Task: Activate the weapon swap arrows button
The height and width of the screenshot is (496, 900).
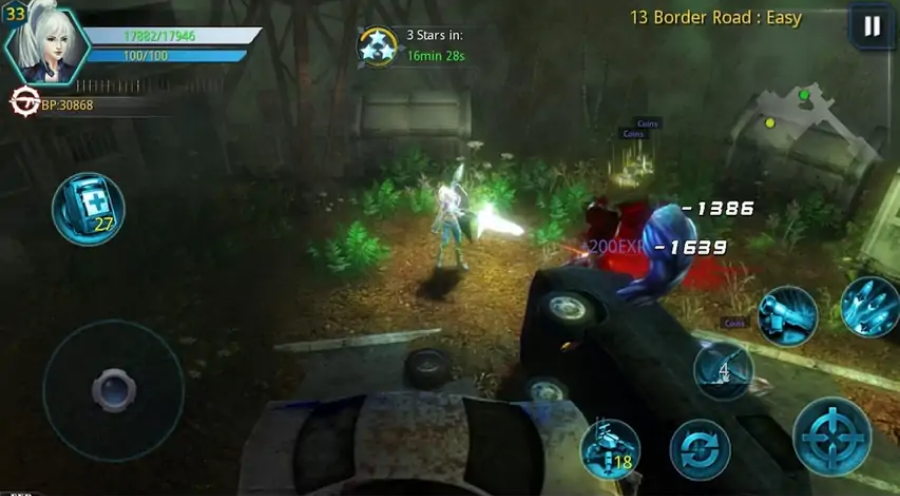Action: tap(699, 449)
